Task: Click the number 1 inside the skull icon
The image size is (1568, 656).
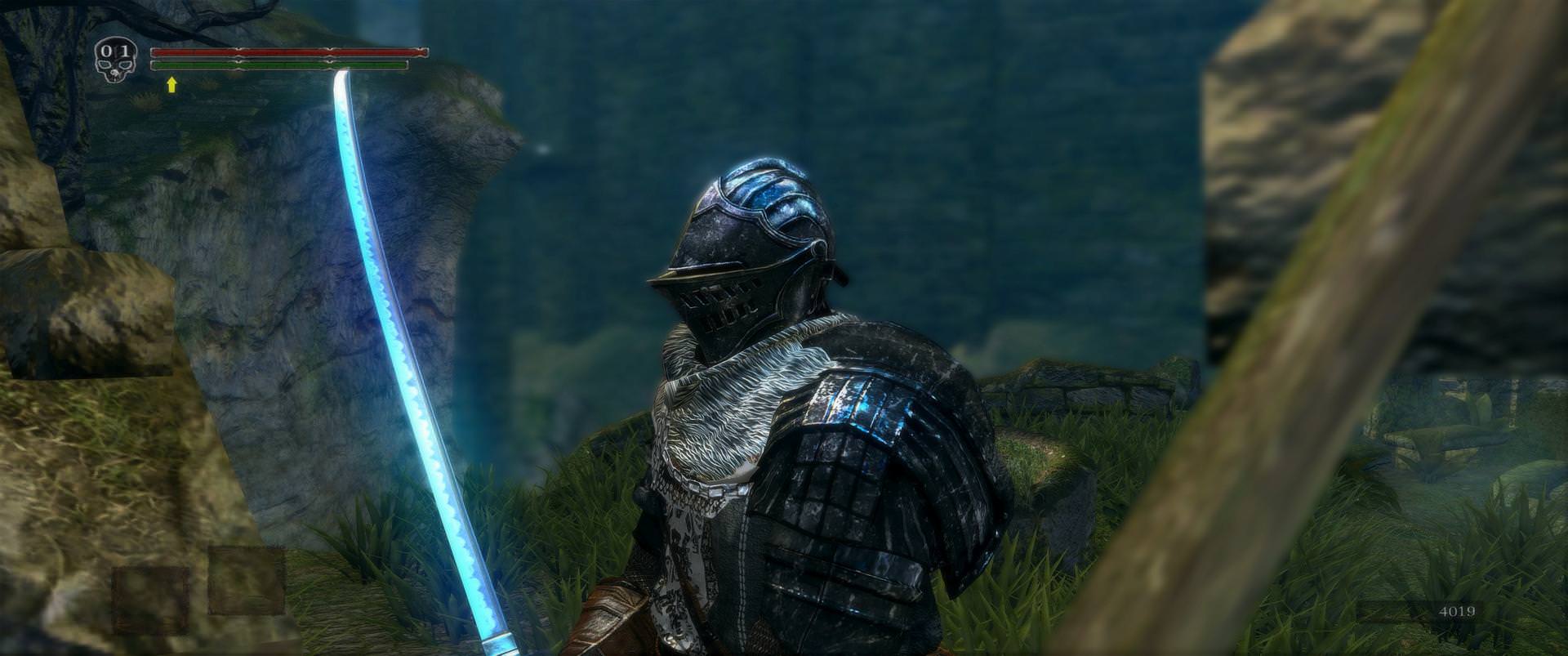Action: coord(126,51)
